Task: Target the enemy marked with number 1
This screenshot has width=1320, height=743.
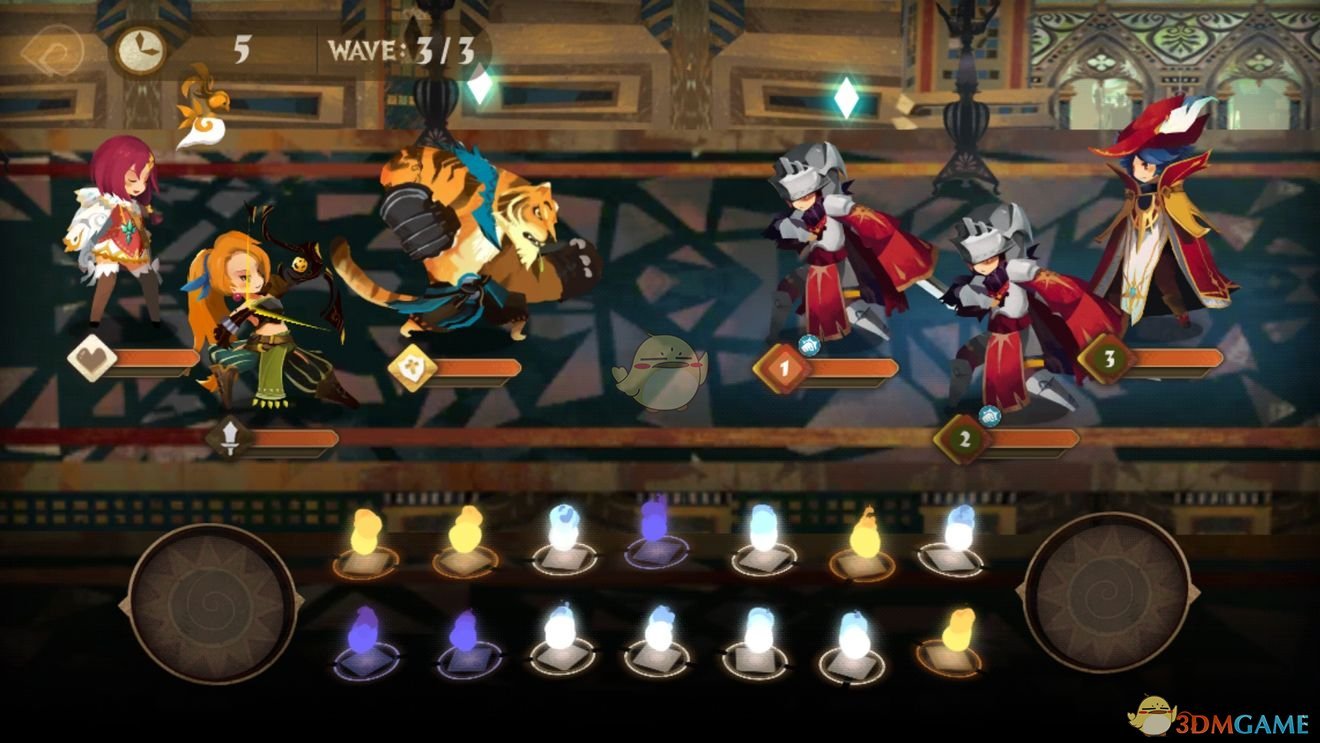Action: click(784, 369)
